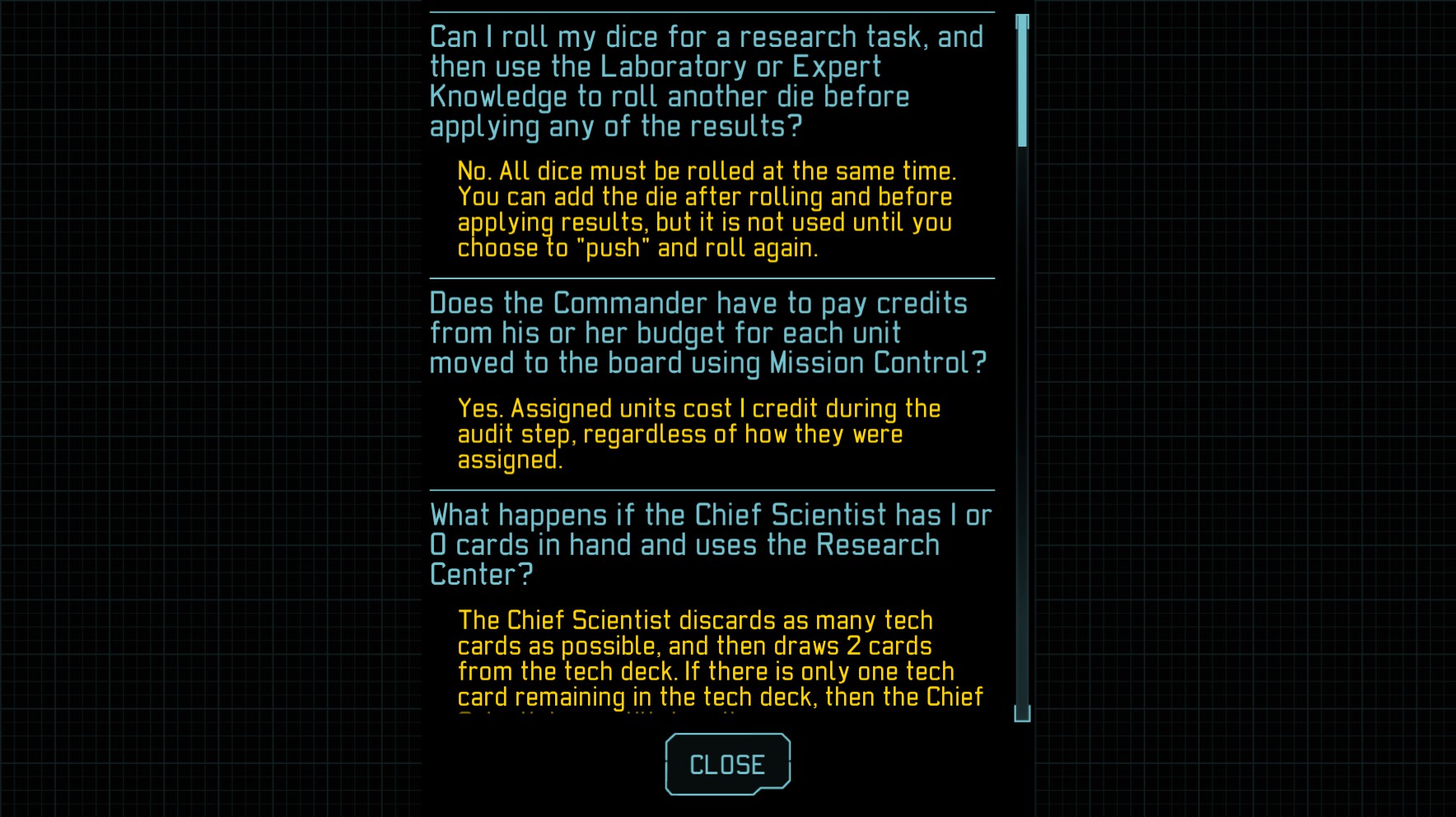Close the FAQ panel
Image resolution: width=1456 pixels, height=817 pixels.
point(727,764)
